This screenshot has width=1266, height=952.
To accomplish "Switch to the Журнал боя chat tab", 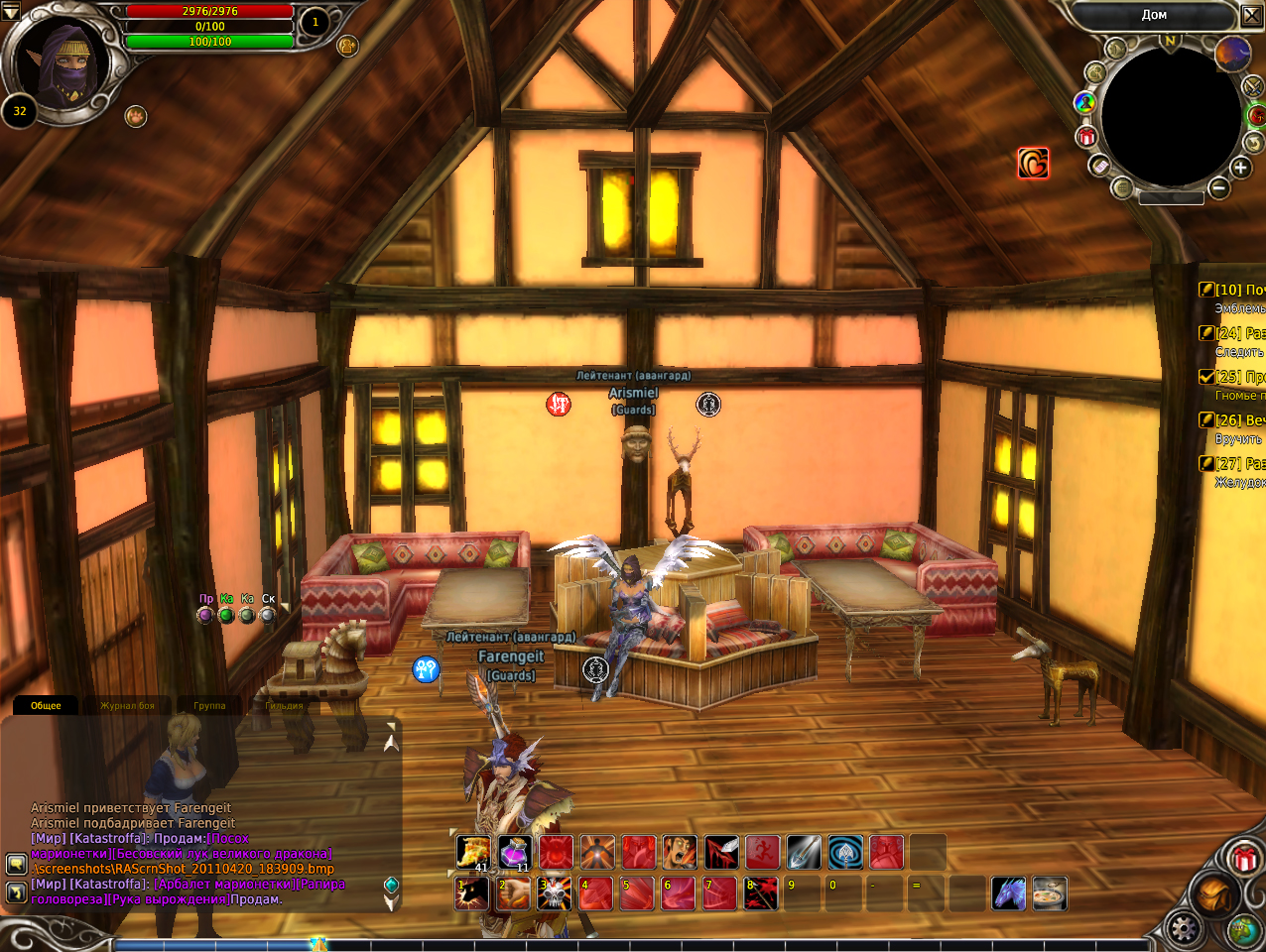I will click(x=127, y=706).
